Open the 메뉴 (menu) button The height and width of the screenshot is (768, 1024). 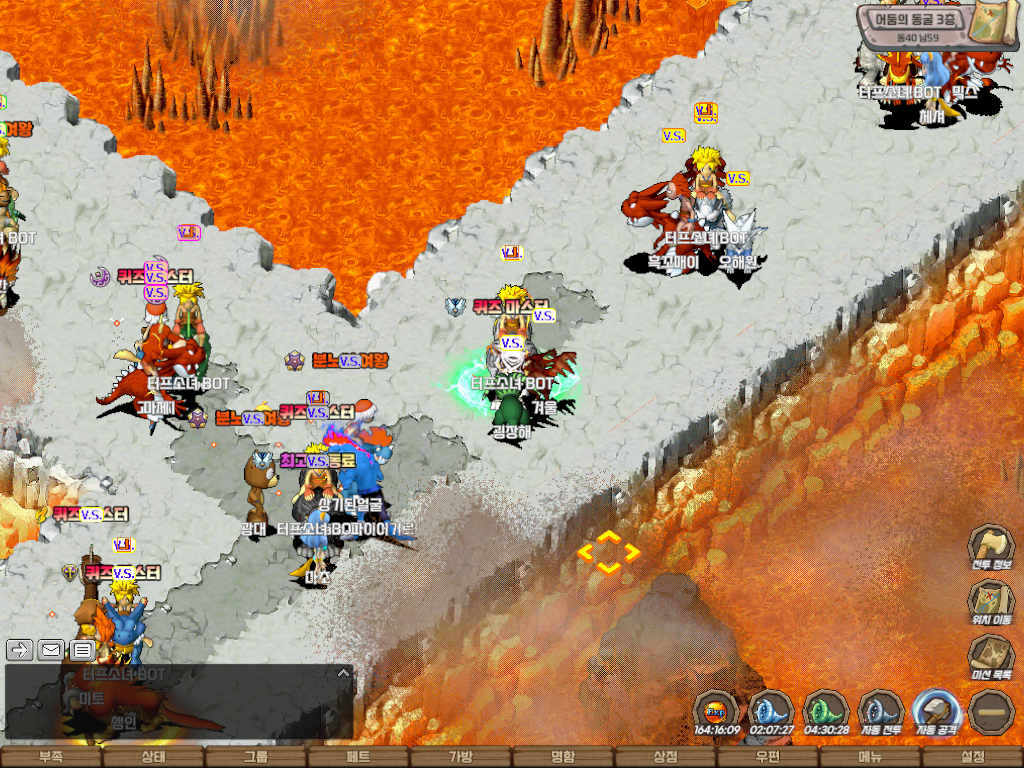(870, 757)
